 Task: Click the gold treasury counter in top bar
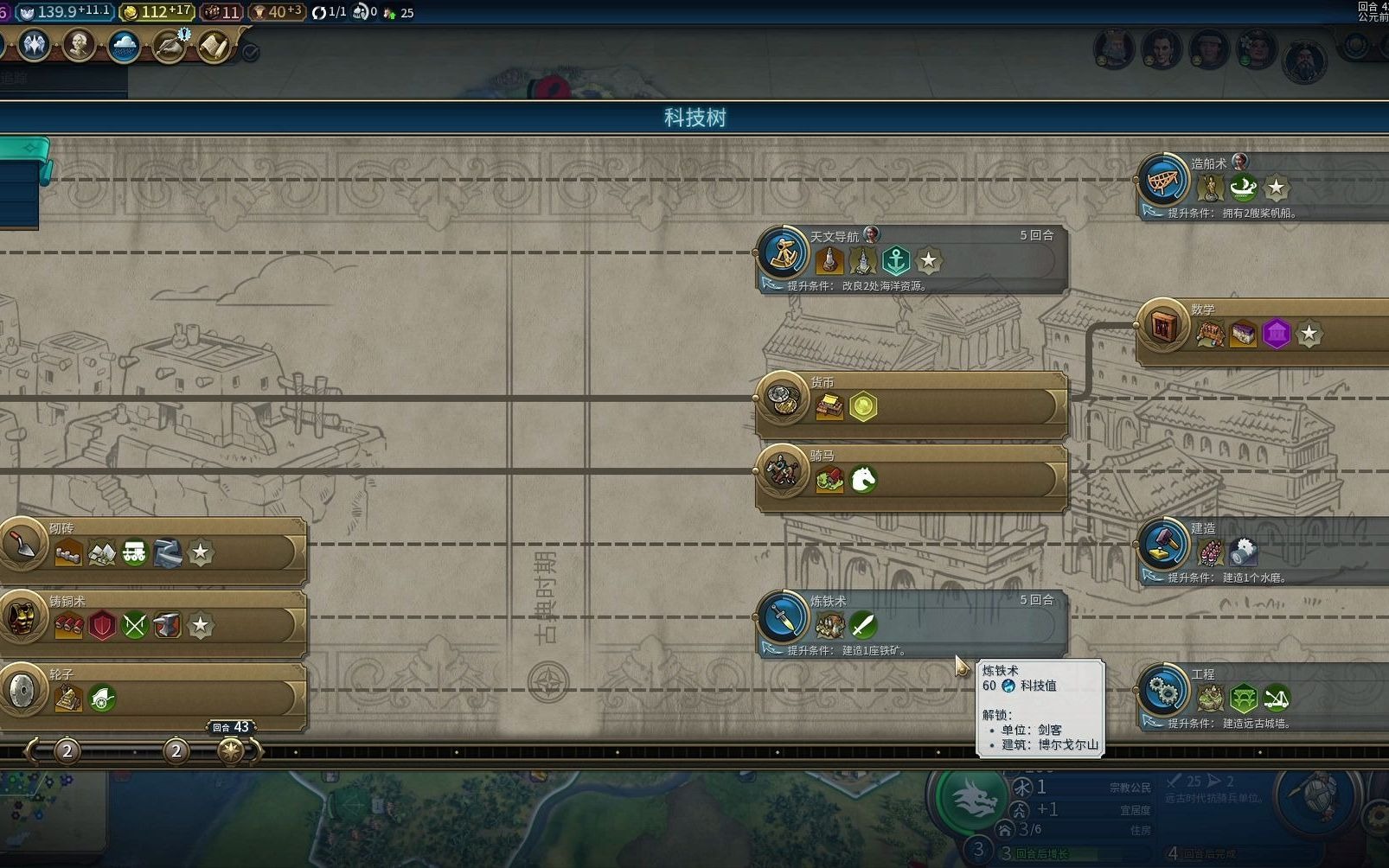[156, 12]
